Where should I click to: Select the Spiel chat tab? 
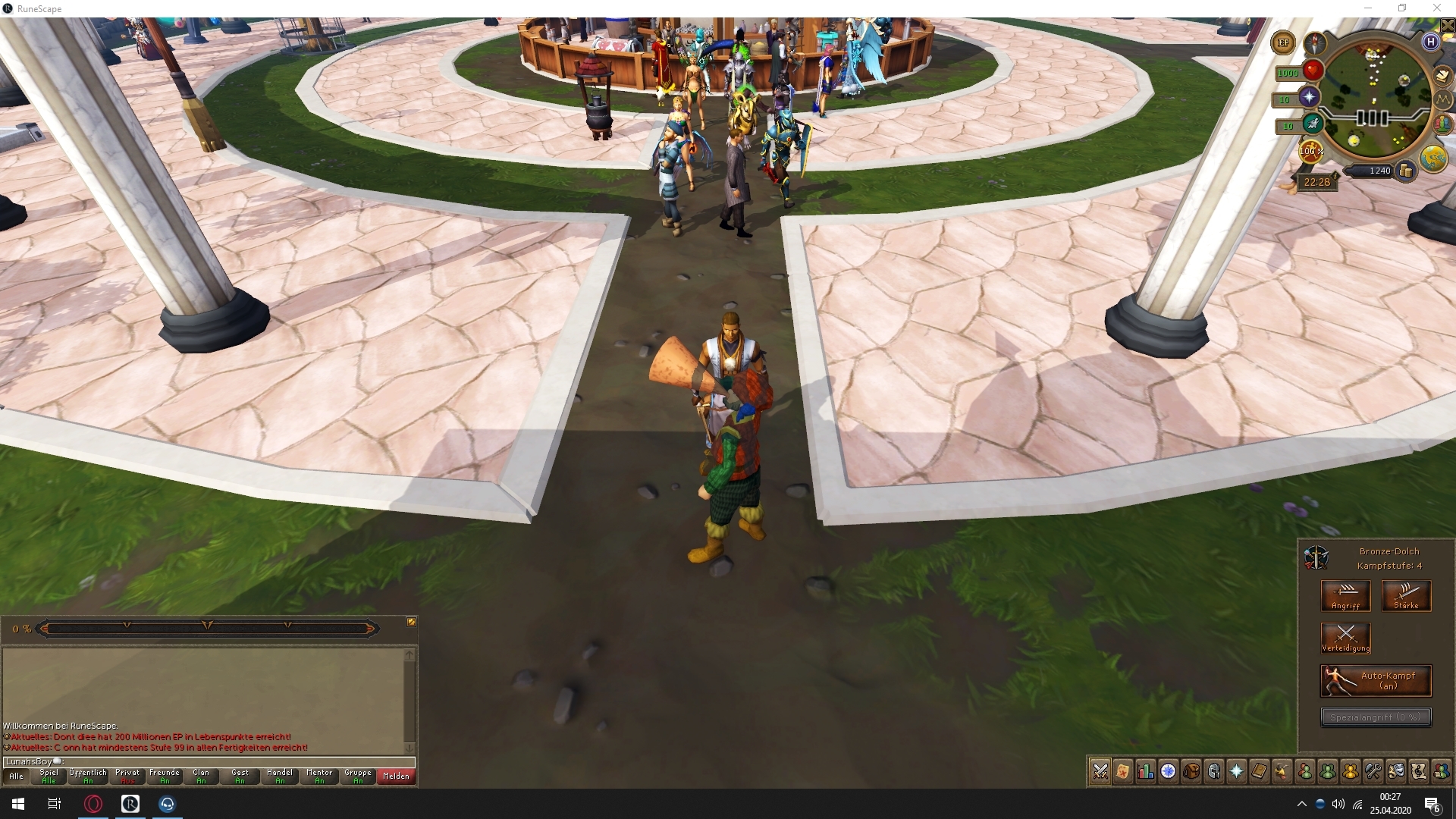tap(49, 775)
